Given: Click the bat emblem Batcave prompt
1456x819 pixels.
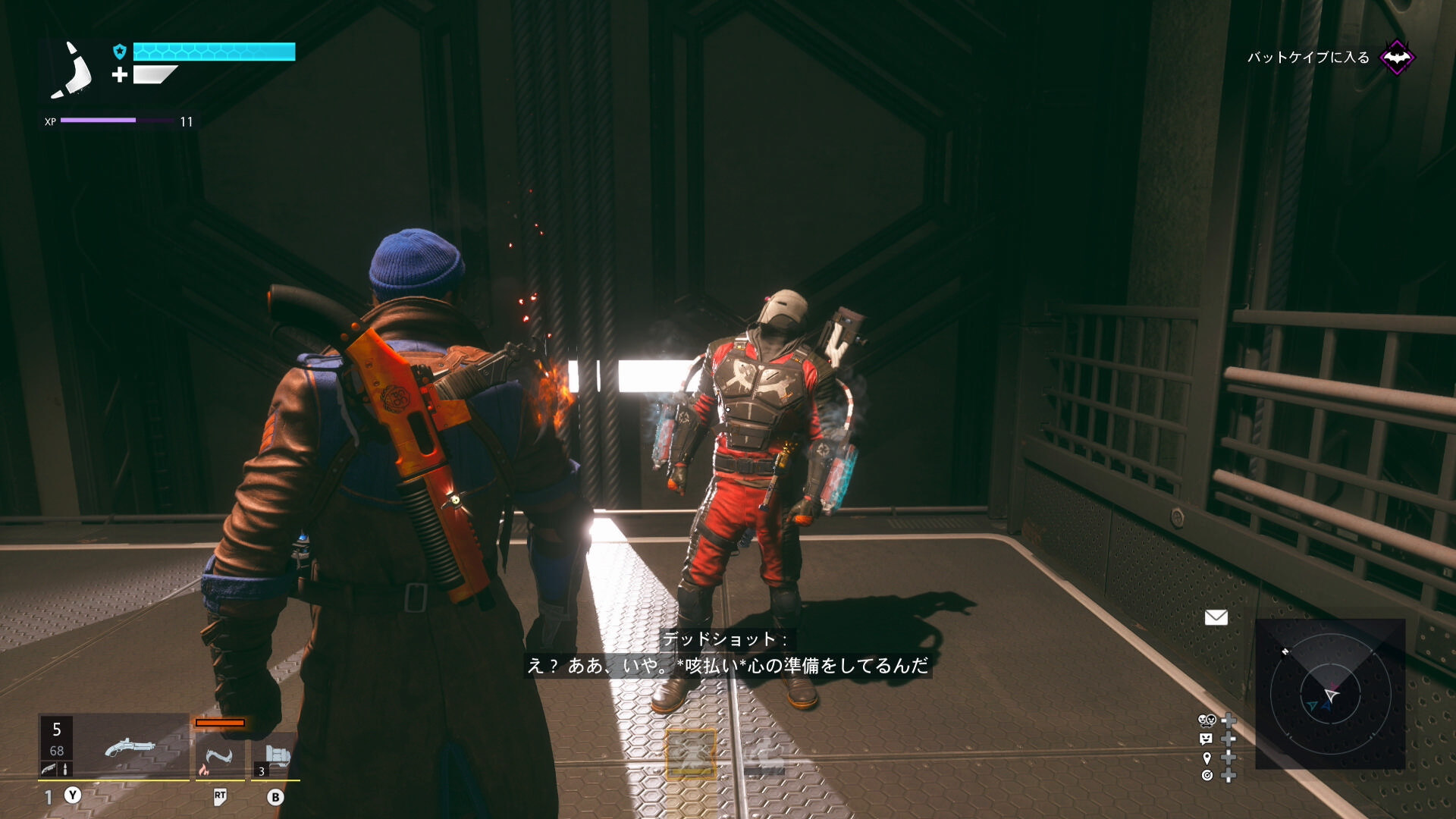Looking at the screenshot, I should [1396, 58].
